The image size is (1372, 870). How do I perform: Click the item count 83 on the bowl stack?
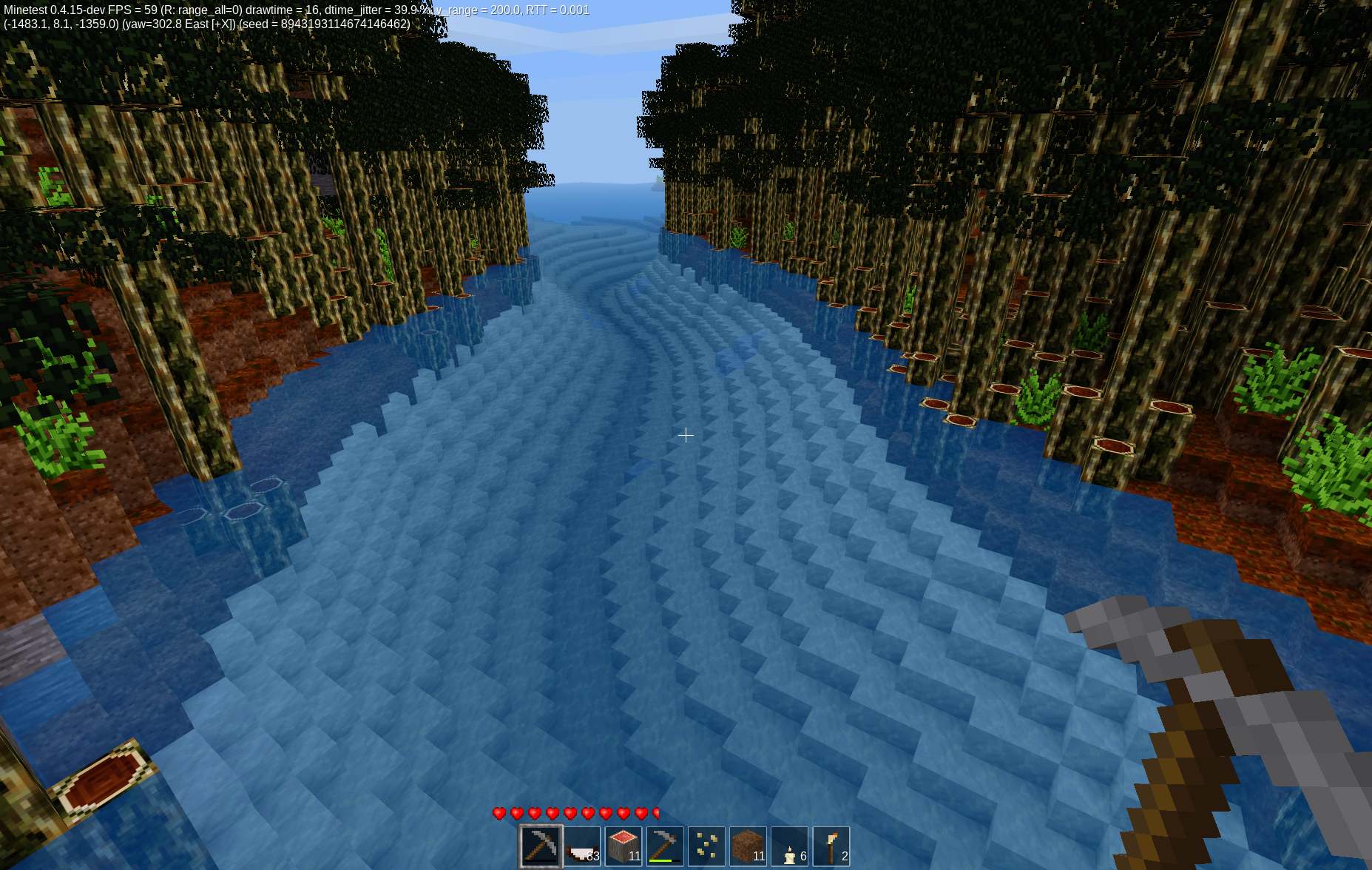pos(592,857)
